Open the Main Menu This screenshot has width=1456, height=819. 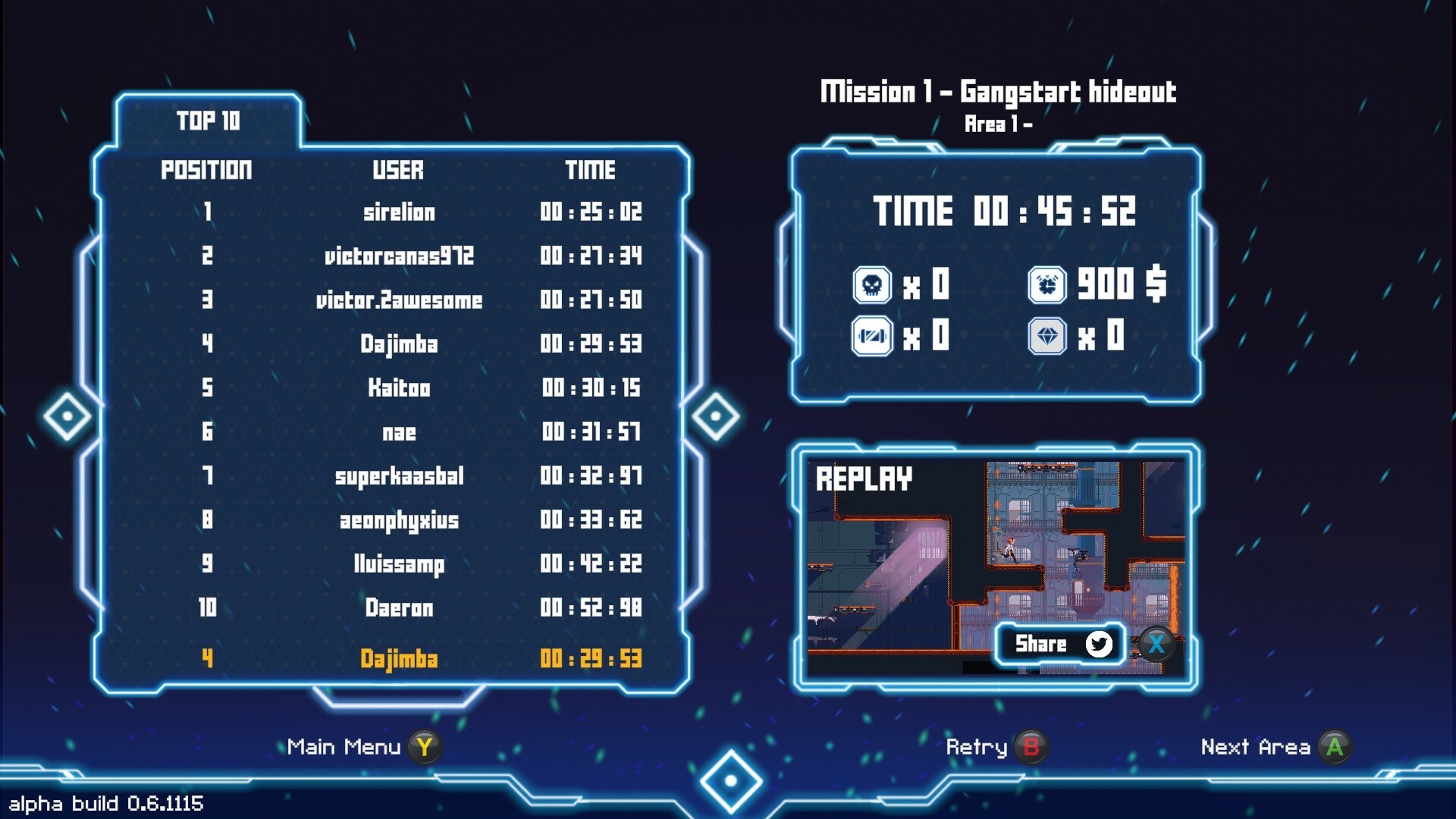click(345, 746)
